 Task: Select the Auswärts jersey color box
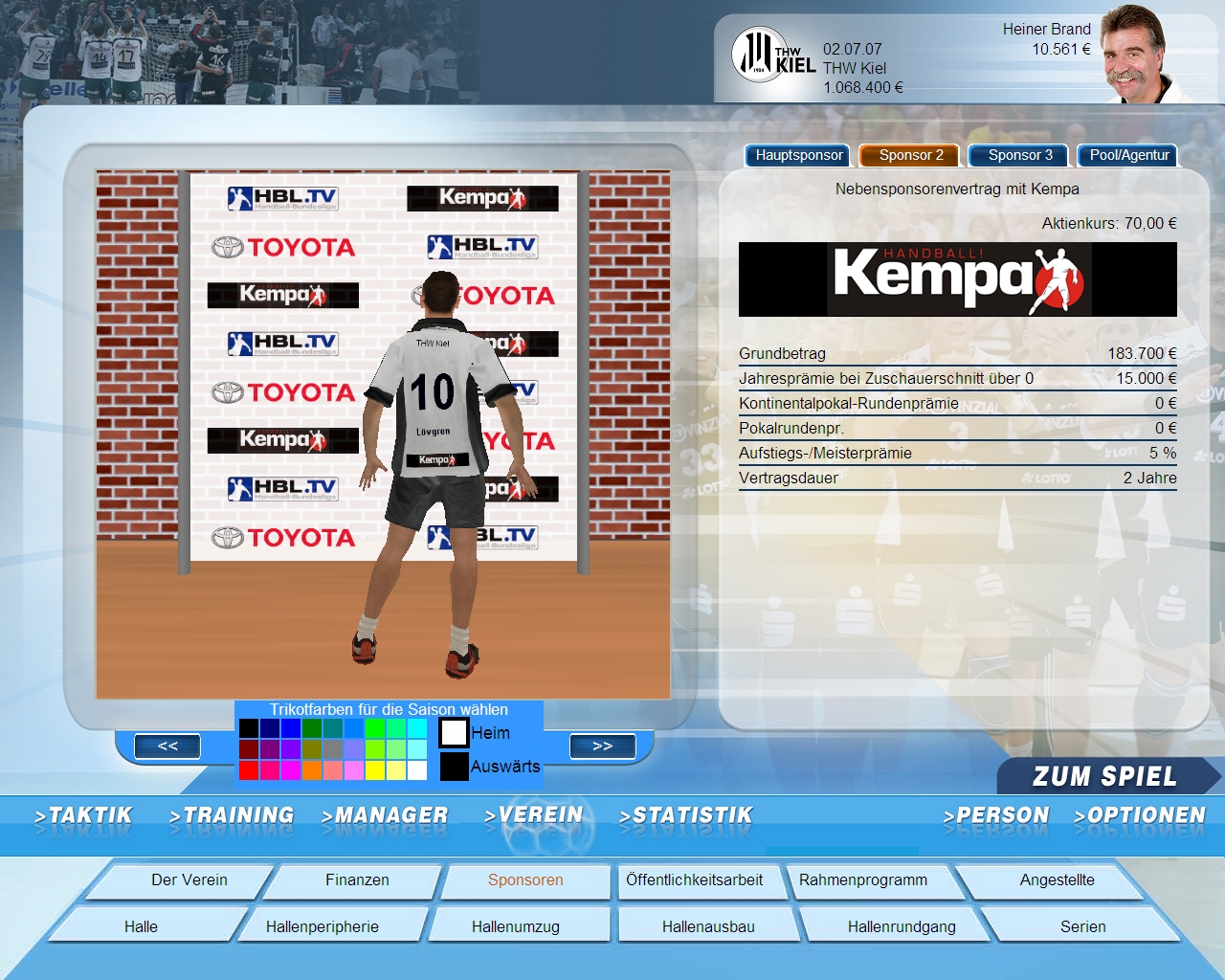(454, 767)
